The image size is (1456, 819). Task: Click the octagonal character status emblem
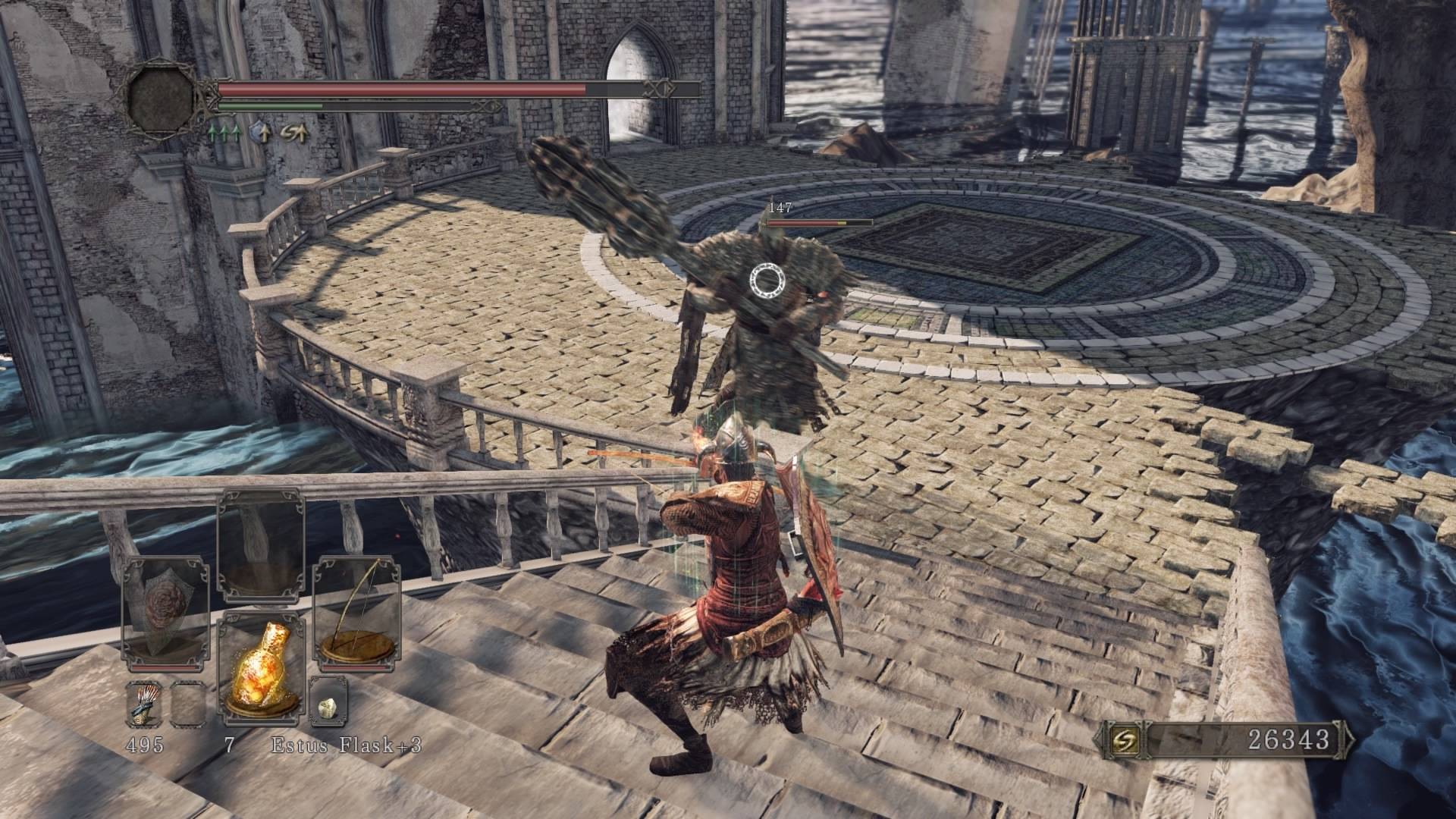(x=162, y=96)
